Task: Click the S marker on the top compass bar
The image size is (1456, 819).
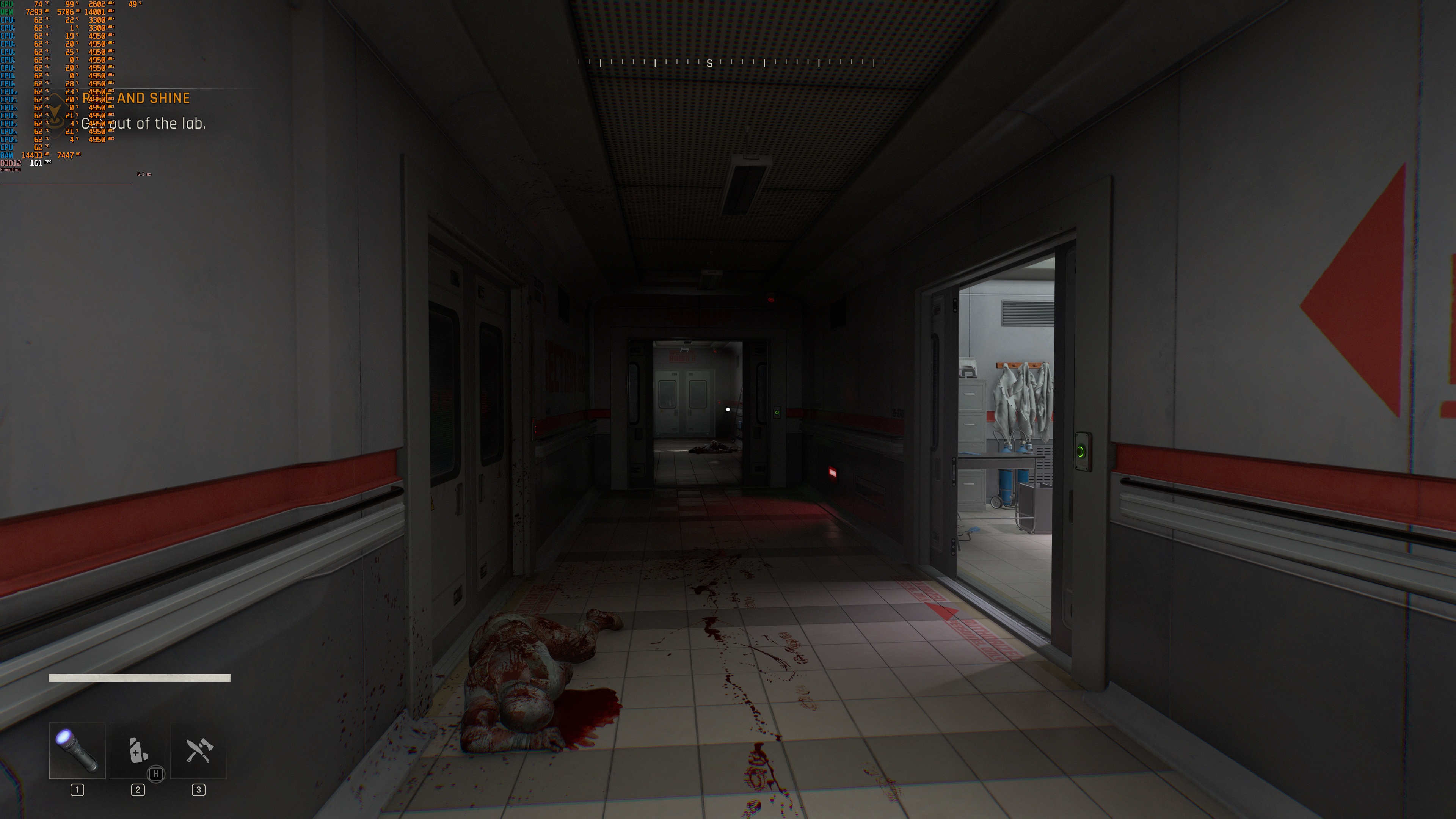Action: (709, 64)
